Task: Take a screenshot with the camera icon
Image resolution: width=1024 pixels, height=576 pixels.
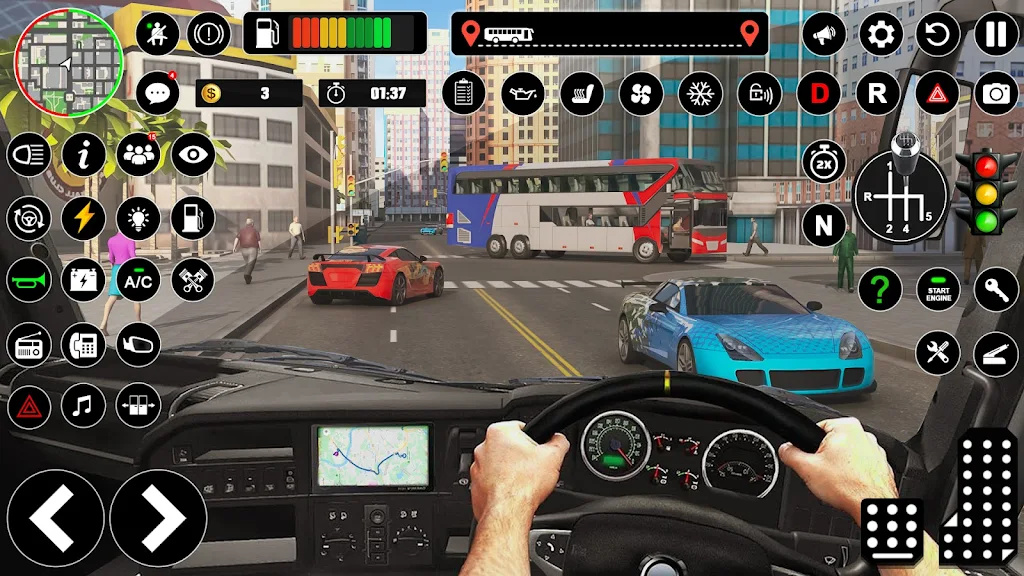Action: click(x=996, y=94)
